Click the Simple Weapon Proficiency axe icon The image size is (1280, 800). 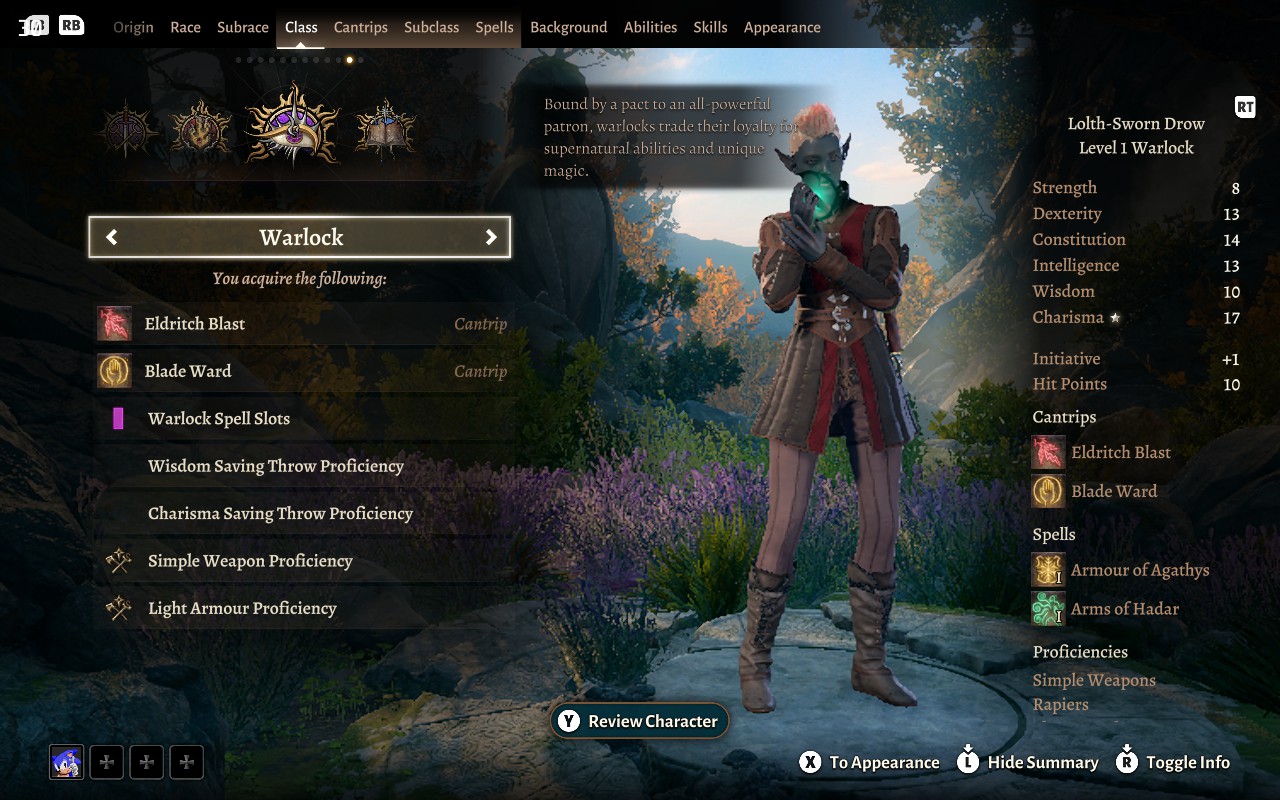116,560
